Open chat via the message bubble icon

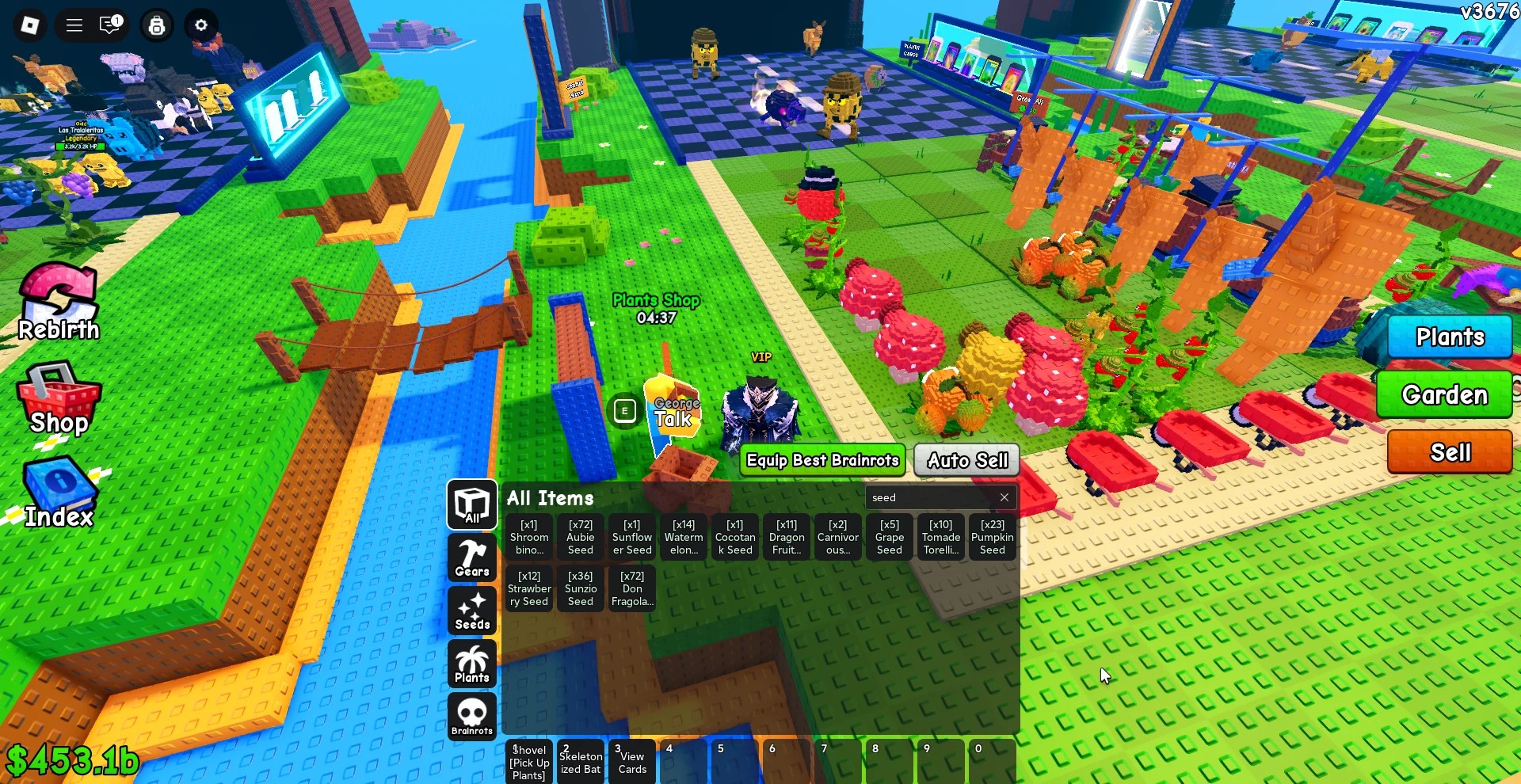pyautogui.click(x=111, y=25)
